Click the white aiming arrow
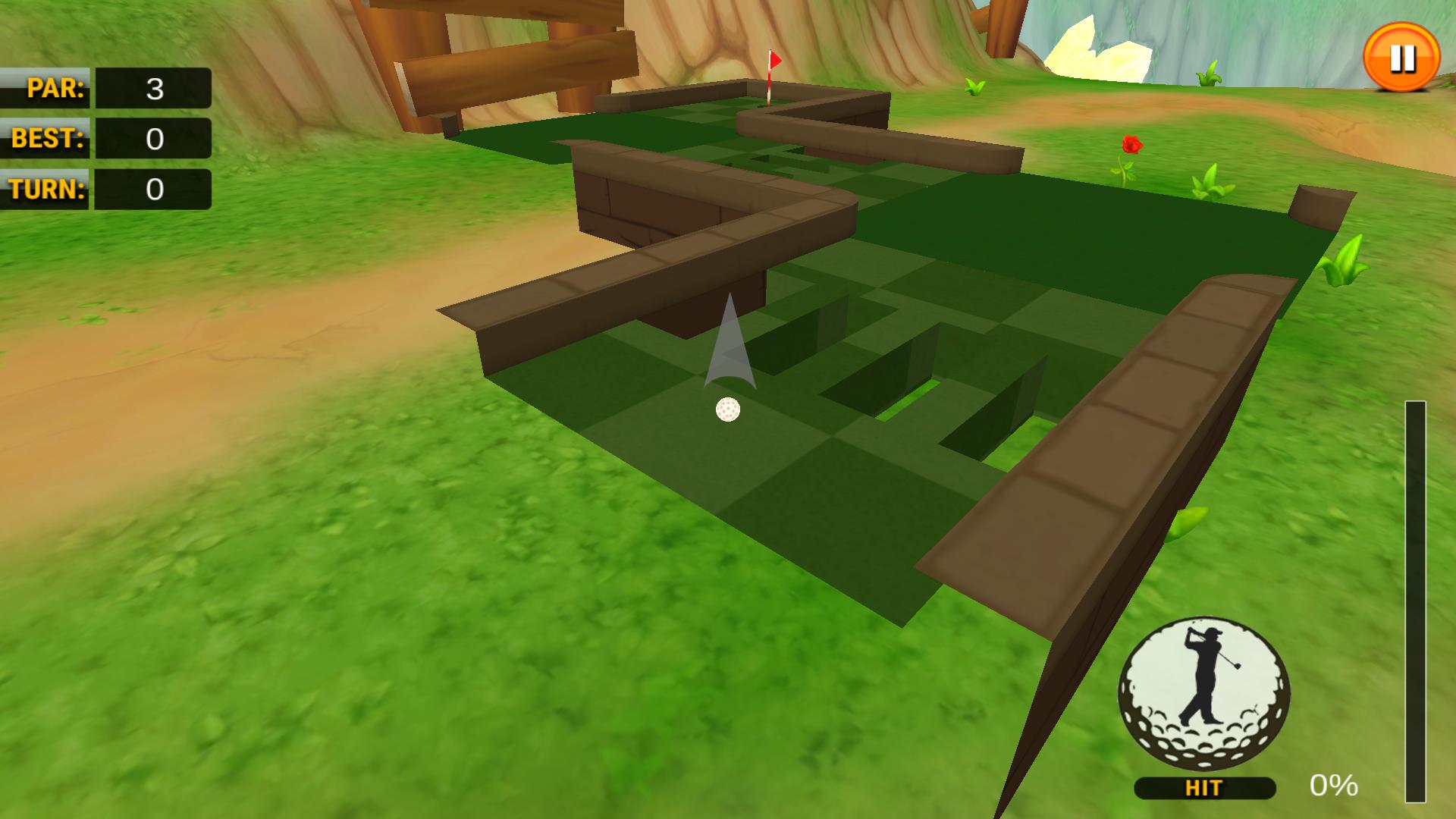The height and width of the screenshot is (819, 1456). pyautogui.click(x=730, y=349)
